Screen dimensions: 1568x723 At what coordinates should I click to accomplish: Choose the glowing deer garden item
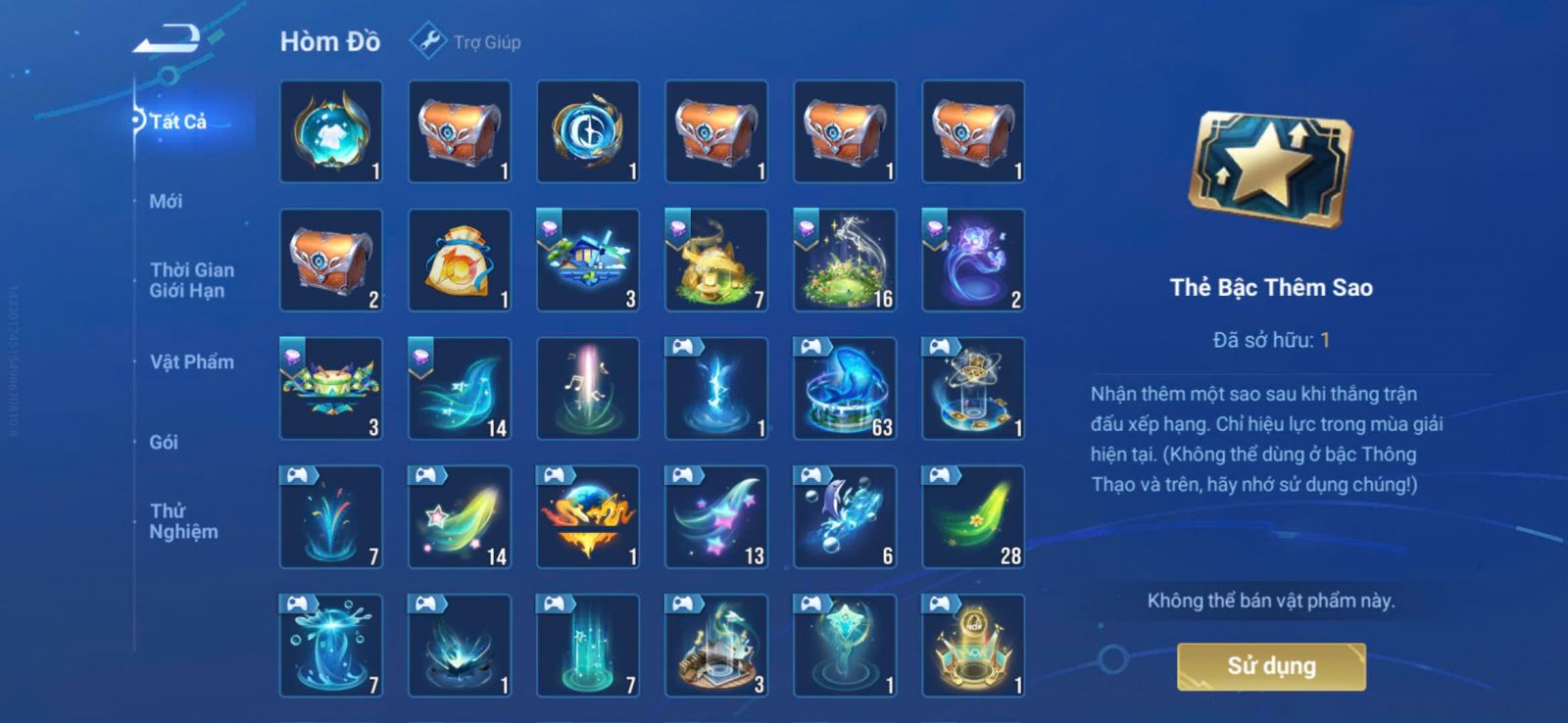point(845,260)
